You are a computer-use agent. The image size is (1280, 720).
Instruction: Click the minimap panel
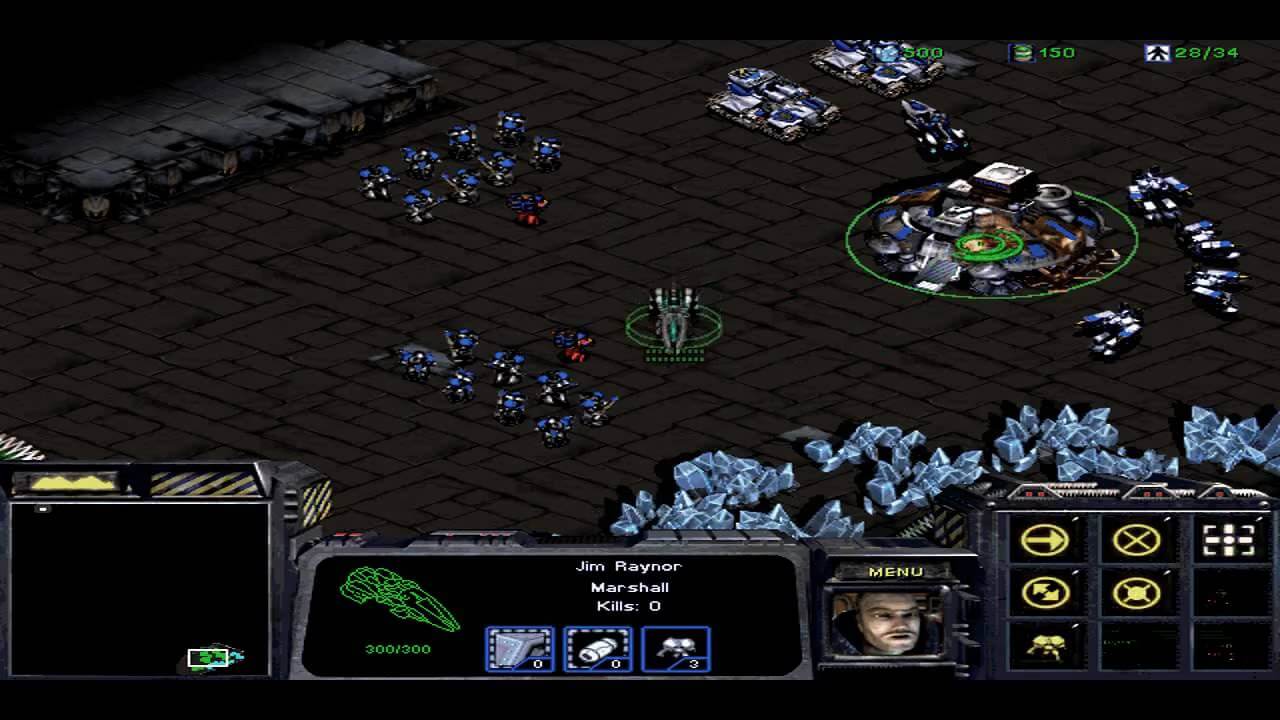140,588
